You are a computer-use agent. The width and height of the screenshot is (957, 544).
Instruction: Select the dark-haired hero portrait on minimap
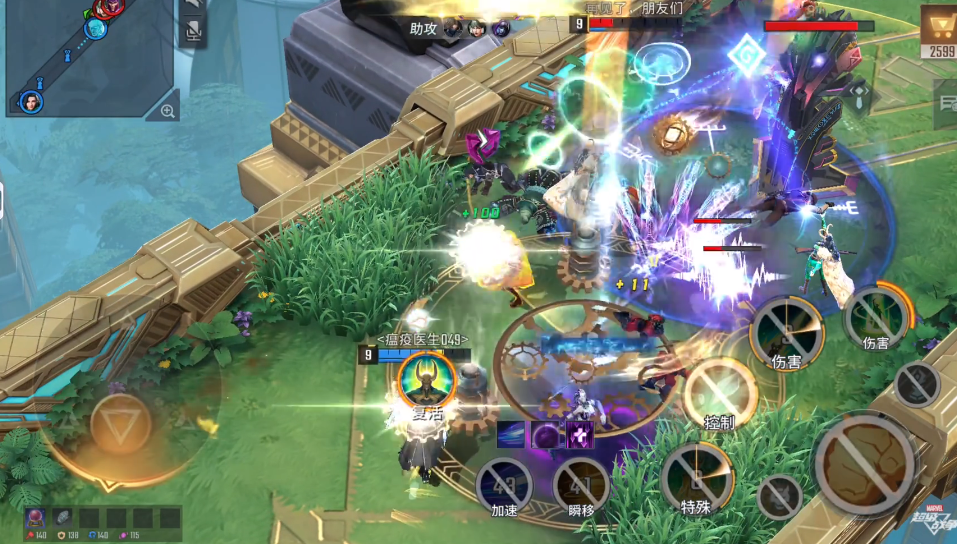click(31, 101)
